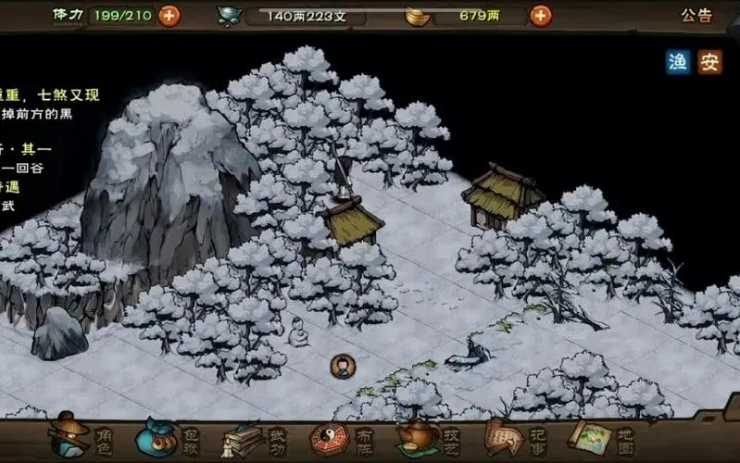
Task: Open the 公告 announcements
Action: [x=697, y=15]
